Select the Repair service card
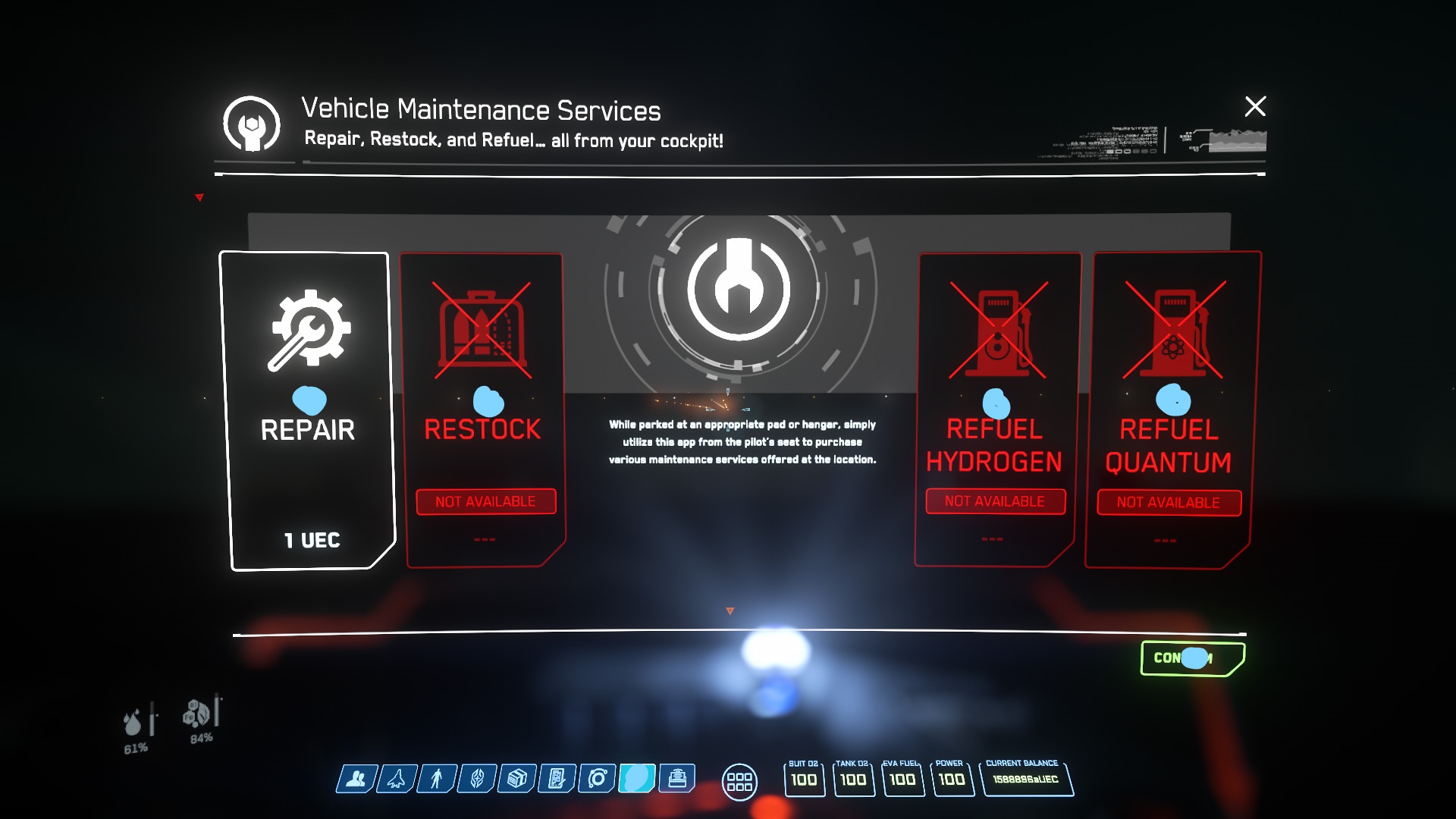1456x819 pixels. pyautogui.click(x=308, y=411)
